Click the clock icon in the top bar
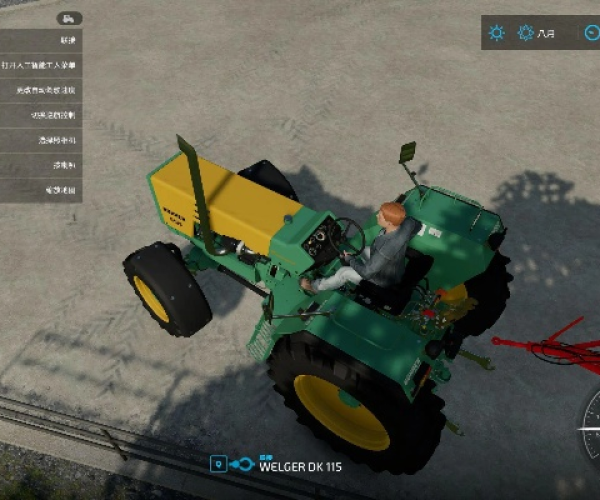This screenshot has height=500, width=600. tap(591, 33)
